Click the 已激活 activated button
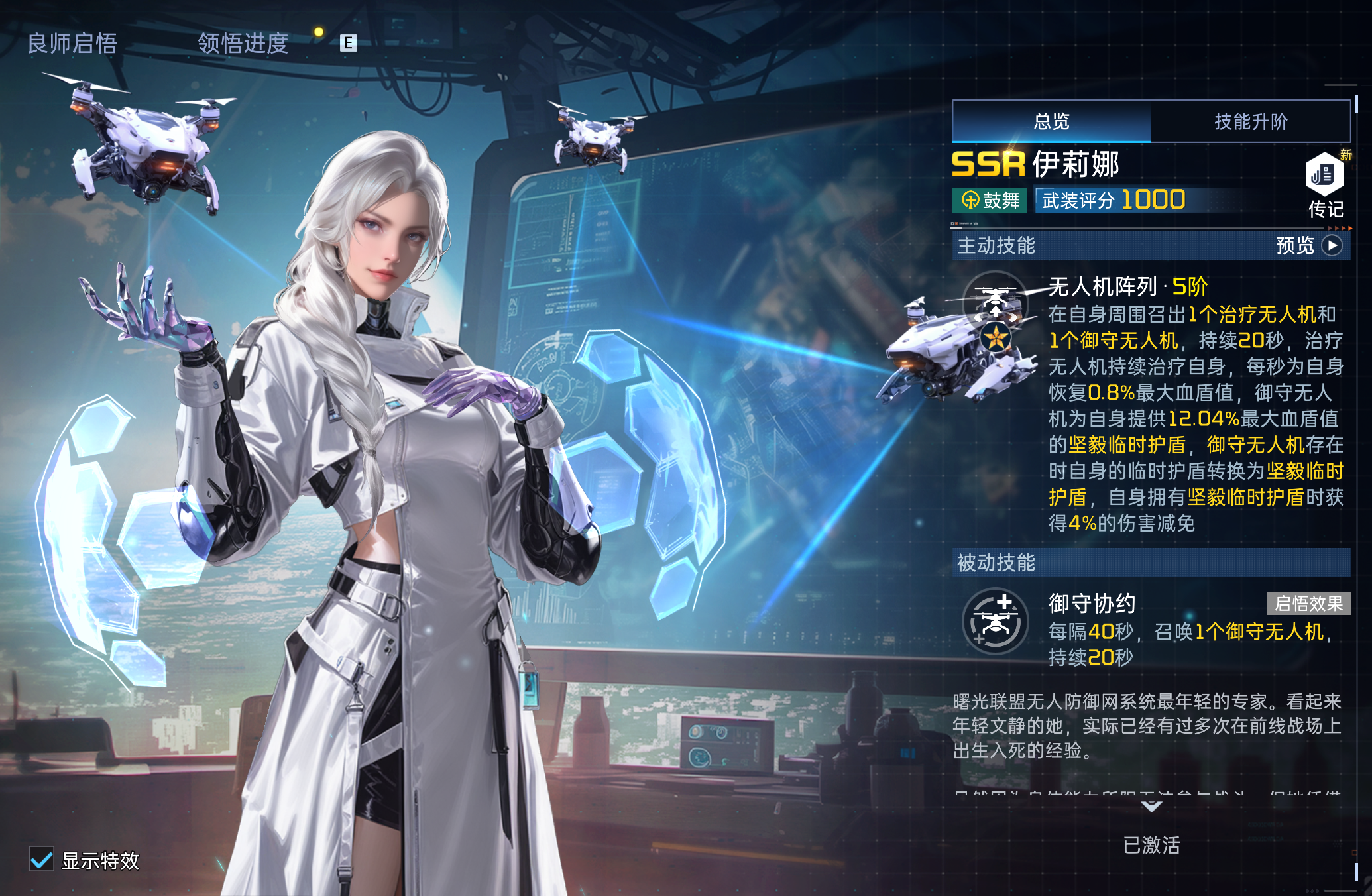 tap(1151, 845)
